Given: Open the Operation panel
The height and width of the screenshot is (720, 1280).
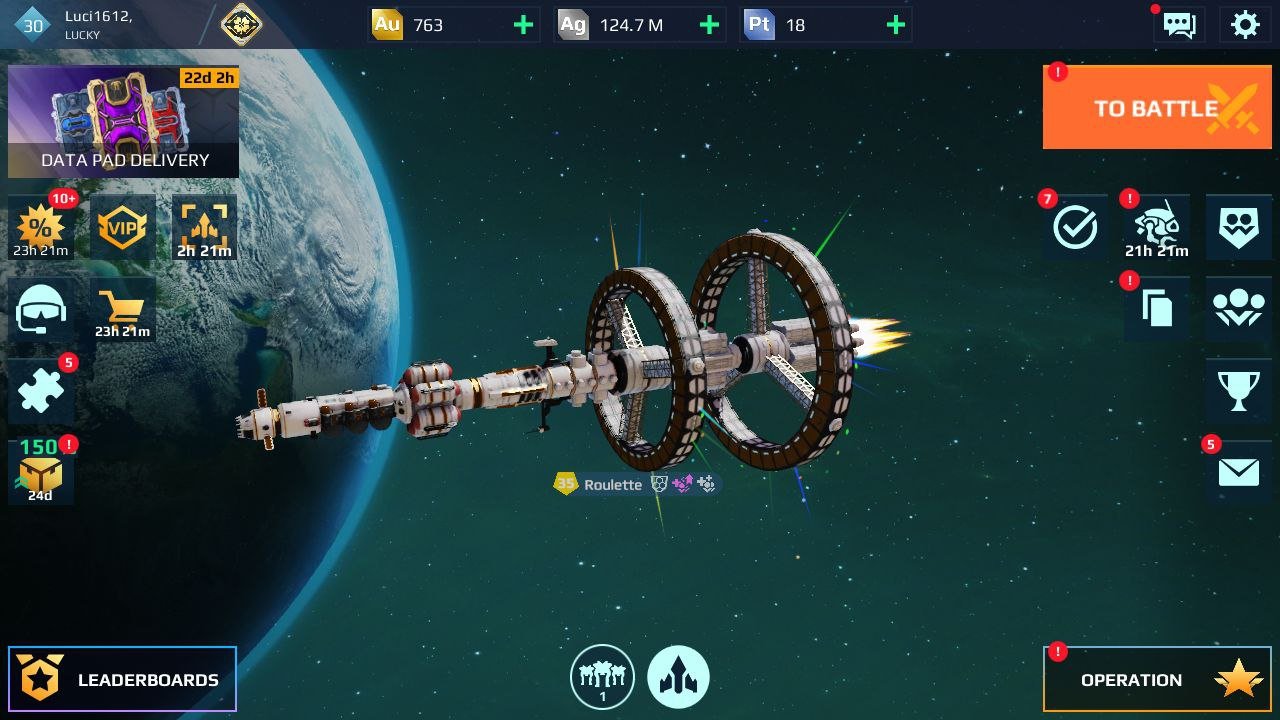Looking at the screenshot, I should (x=1157, y=679).
